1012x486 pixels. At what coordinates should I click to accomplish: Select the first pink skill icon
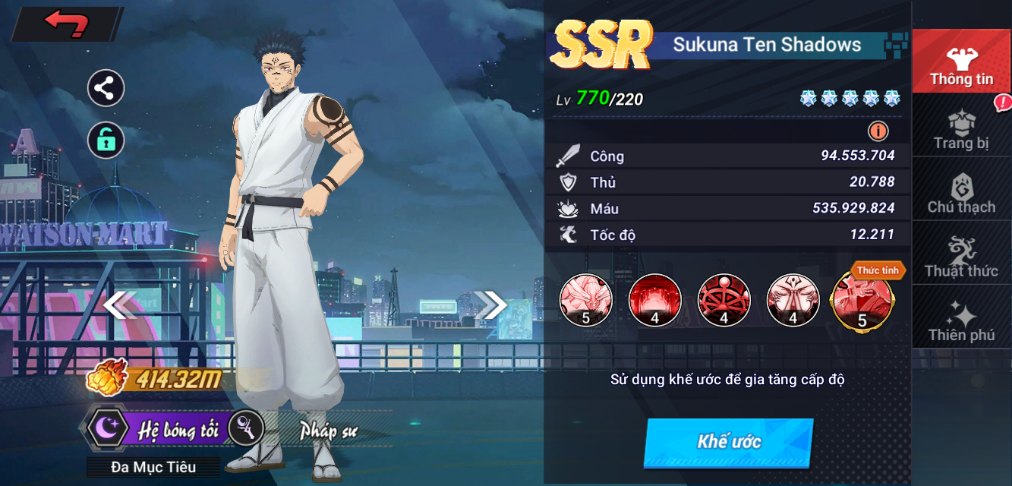585,300
